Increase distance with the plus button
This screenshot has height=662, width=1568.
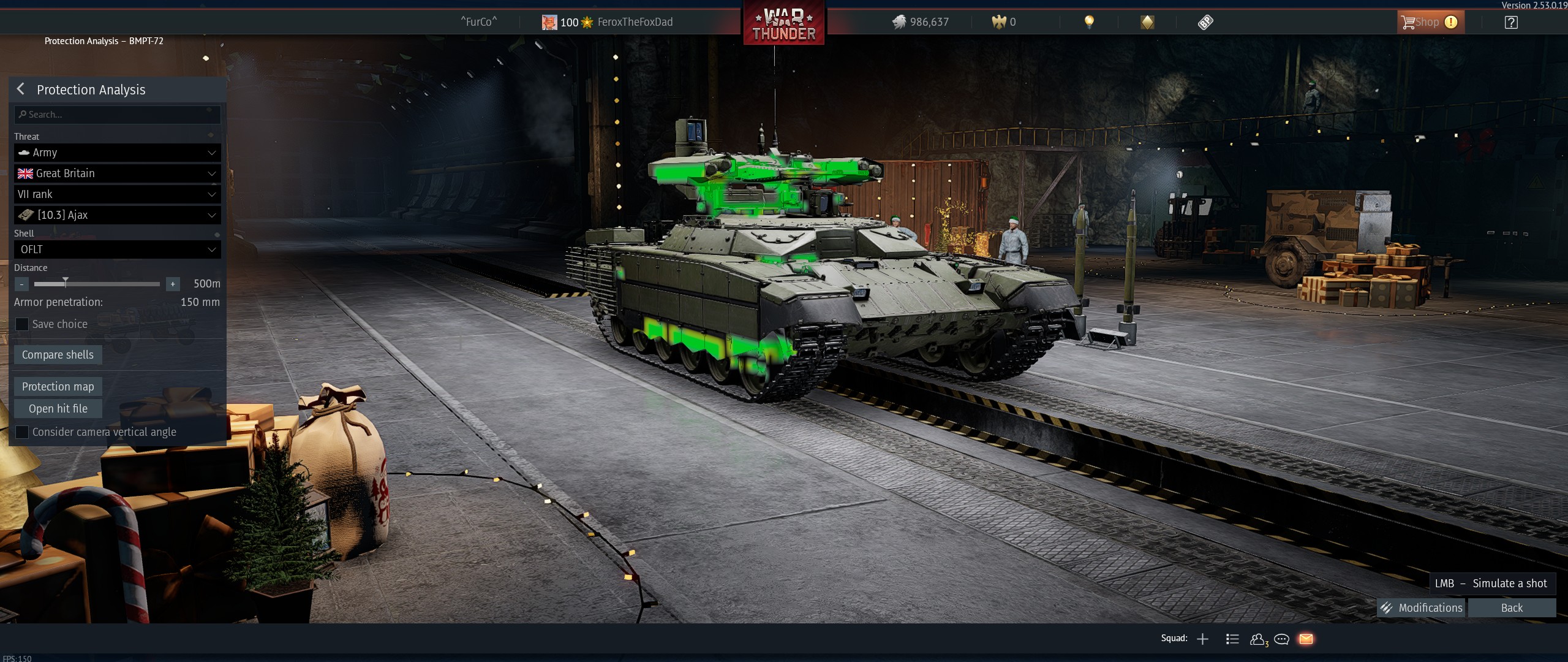pos(173,284)
